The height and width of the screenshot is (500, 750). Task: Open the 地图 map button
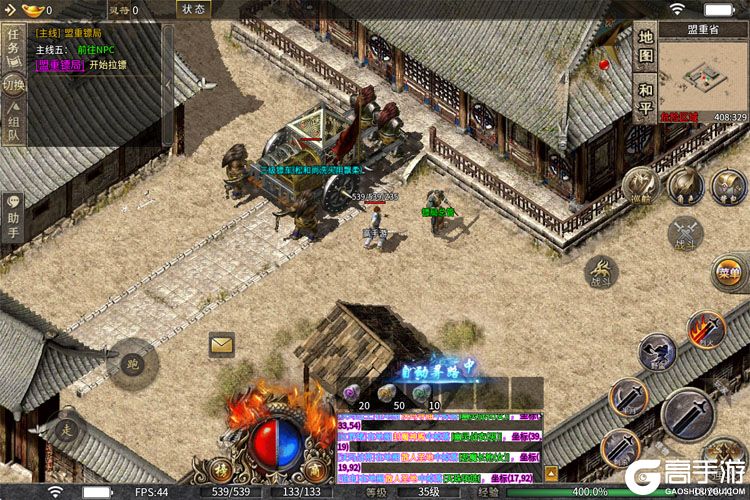[646, 47]
